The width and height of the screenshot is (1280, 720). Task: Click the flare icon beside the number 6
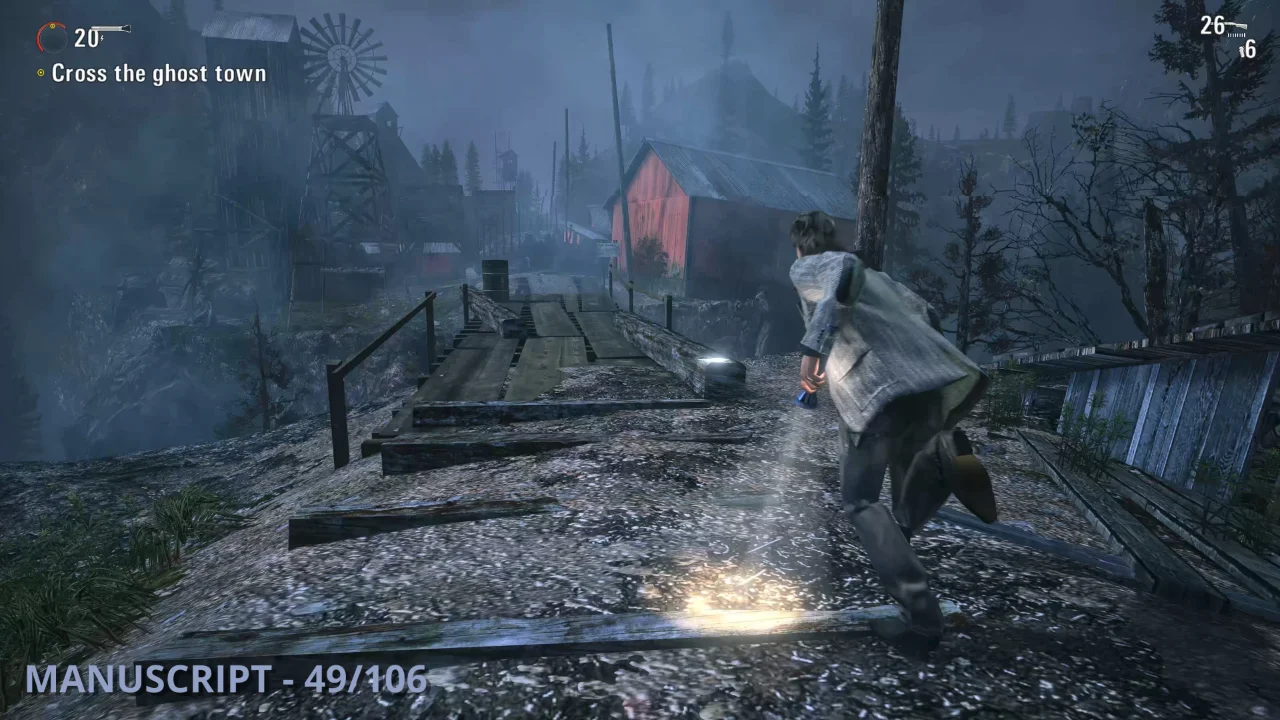pyautogui.click(x=1241, y=49)
